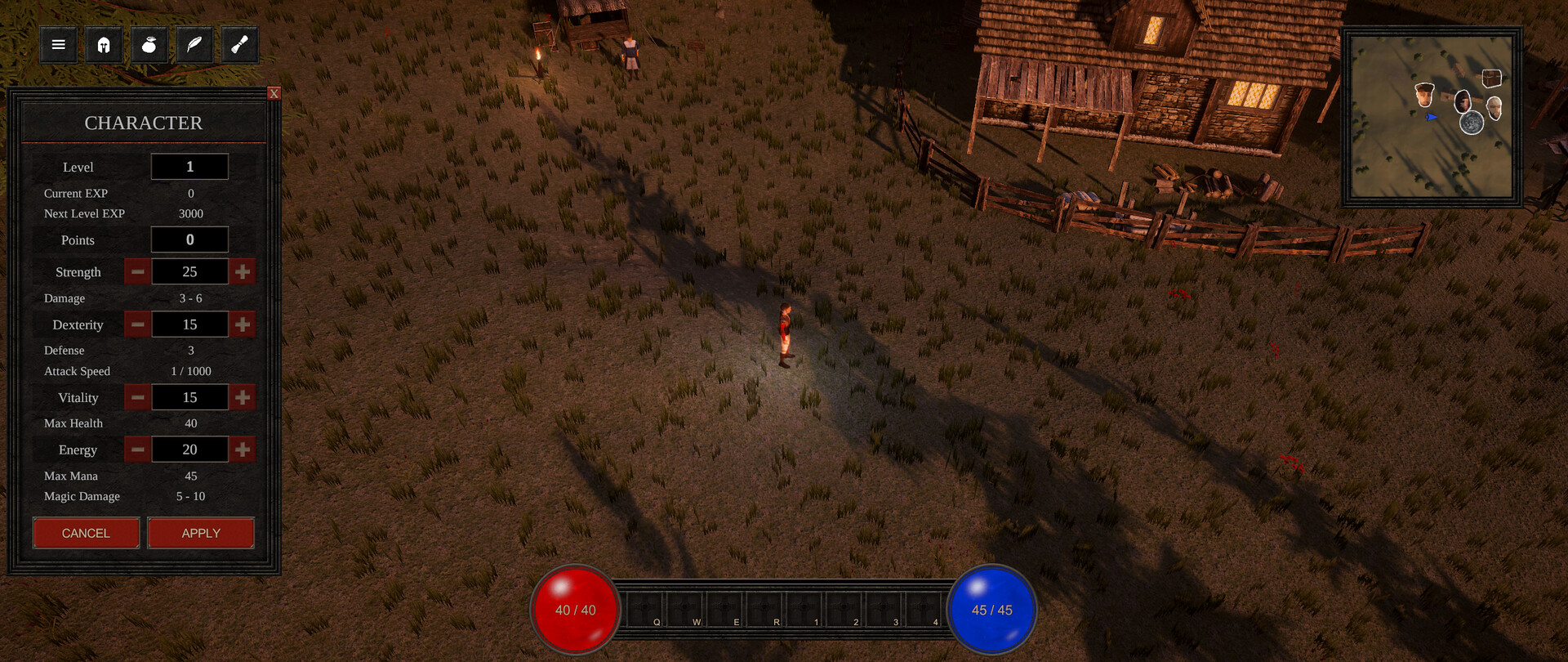The image size is (1568, 662).
Task: Open the helmet equipment icon
Action: [x=103, y=44]
